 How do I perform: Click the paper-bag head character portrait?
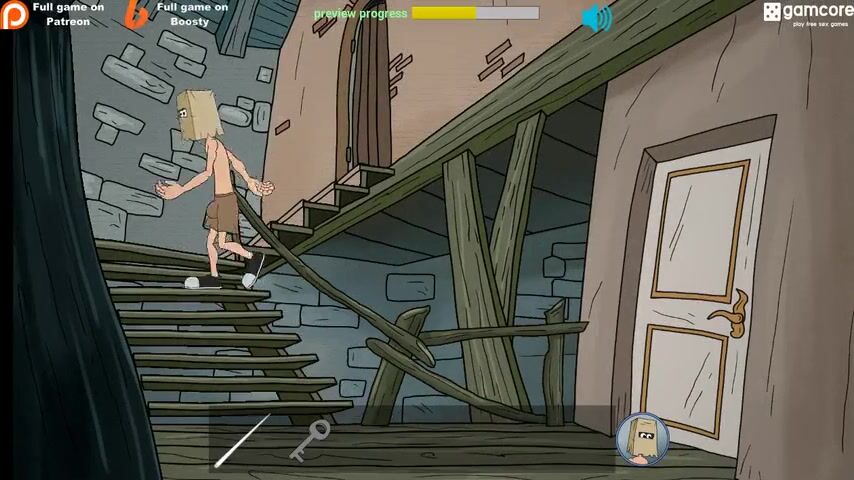pyautogui.click(x=641, y=439)
